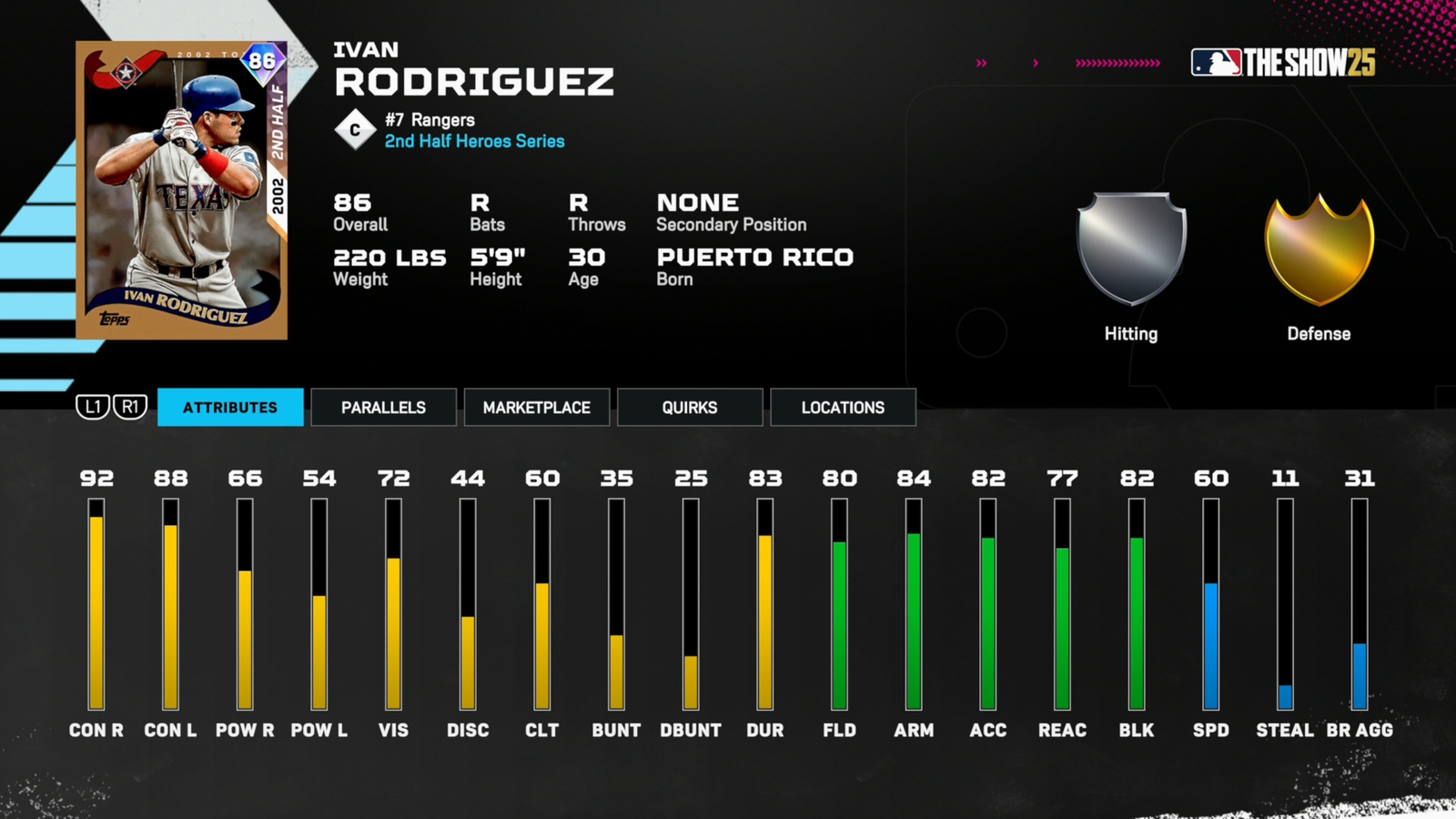Click the SPD attribute bar
This screenshot has height=819, width=1456.
tap(1212, 605)
